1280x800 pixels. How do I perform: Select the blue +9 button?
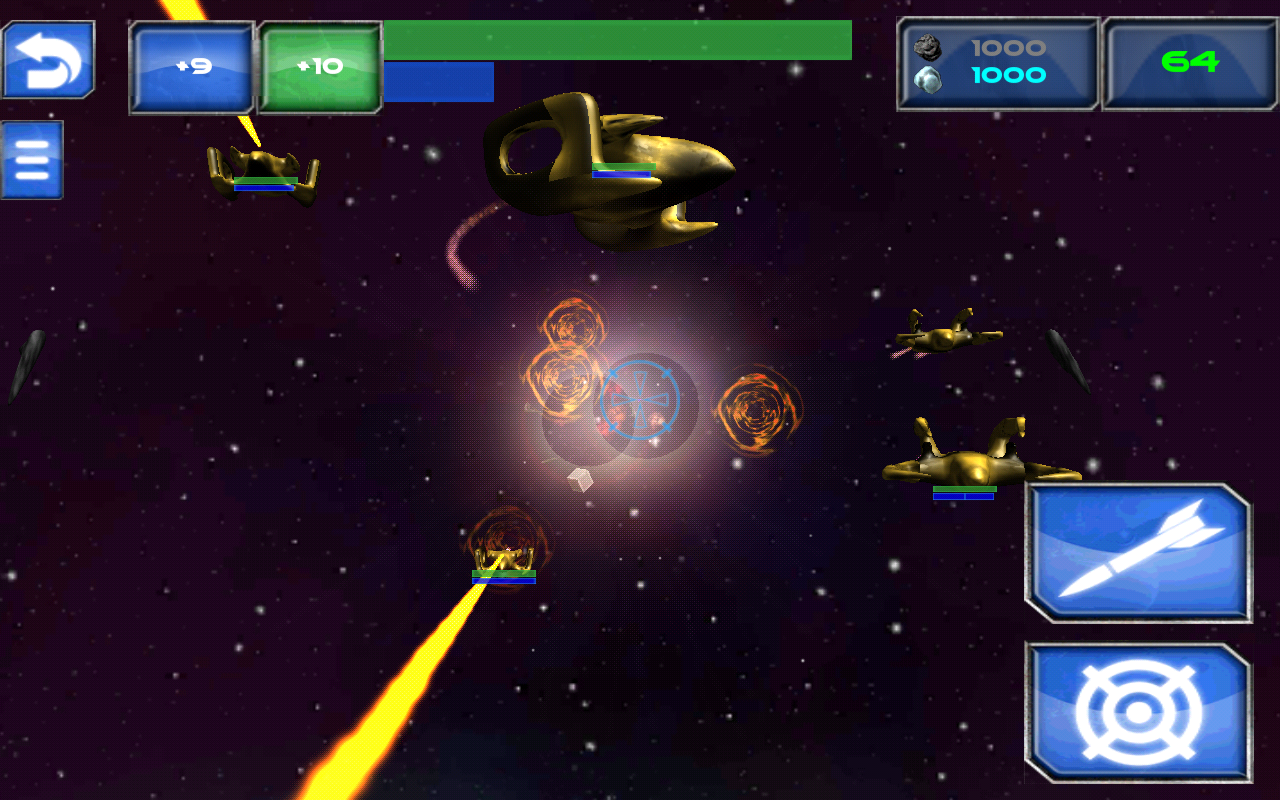tap(192, 67)
